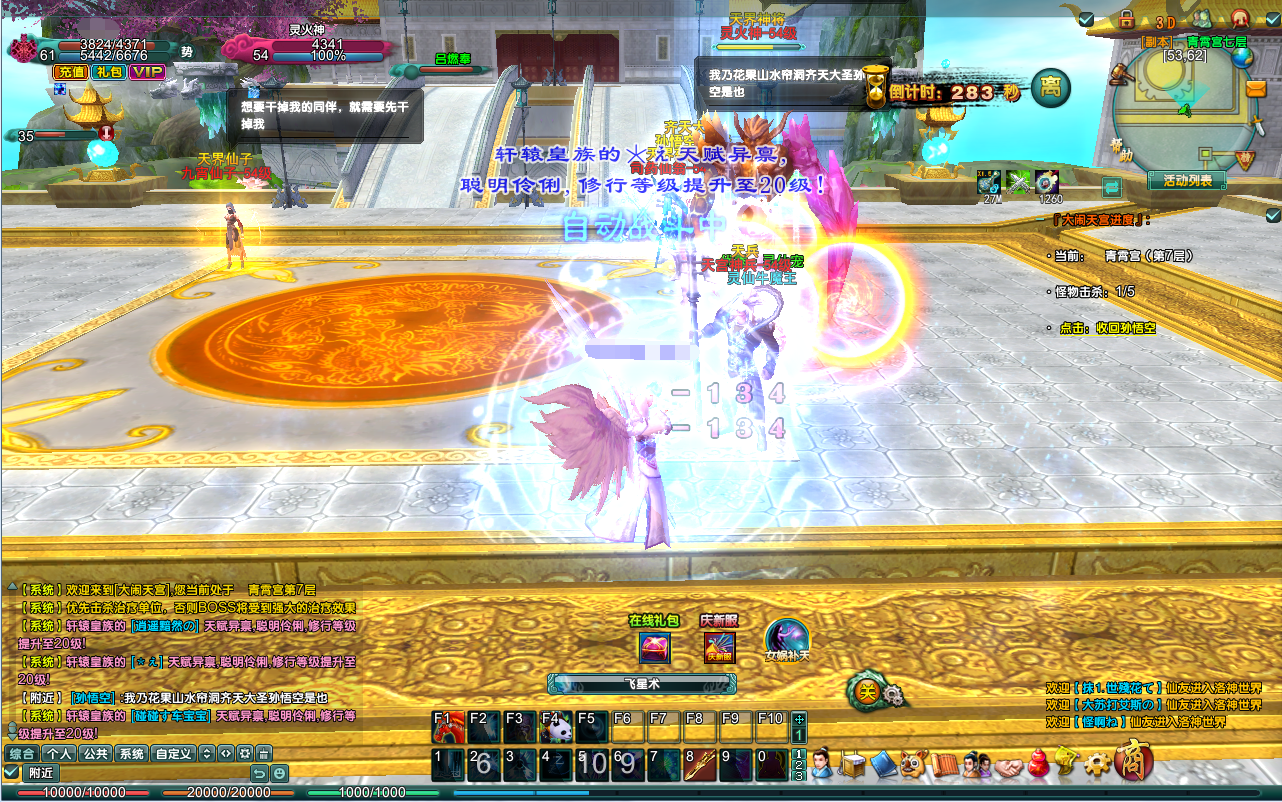
Task: Select the 公共 chat tab
Action: tap(96, 753)
